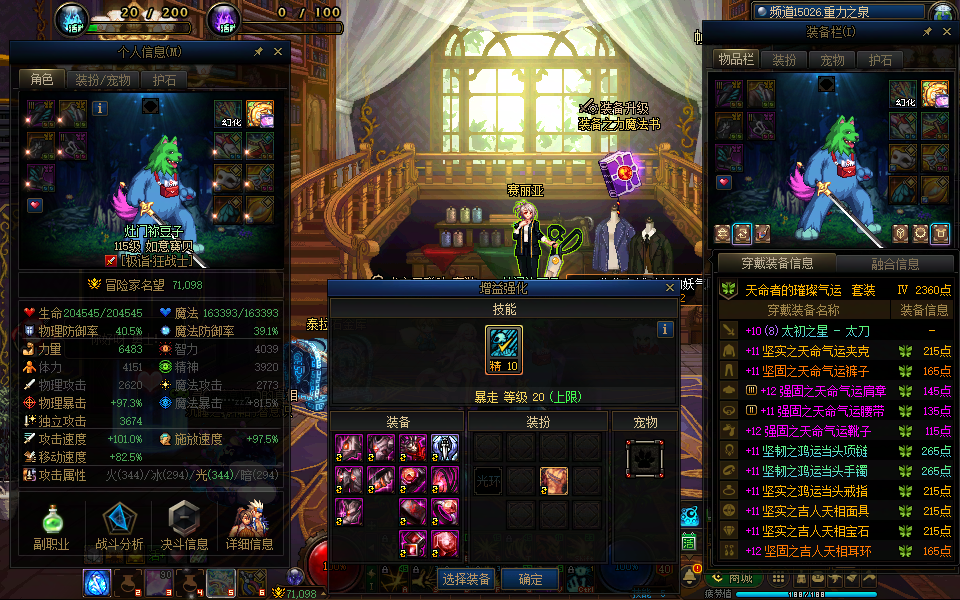
Task: Open 详细信息 detailed stats
Action: 249,528
